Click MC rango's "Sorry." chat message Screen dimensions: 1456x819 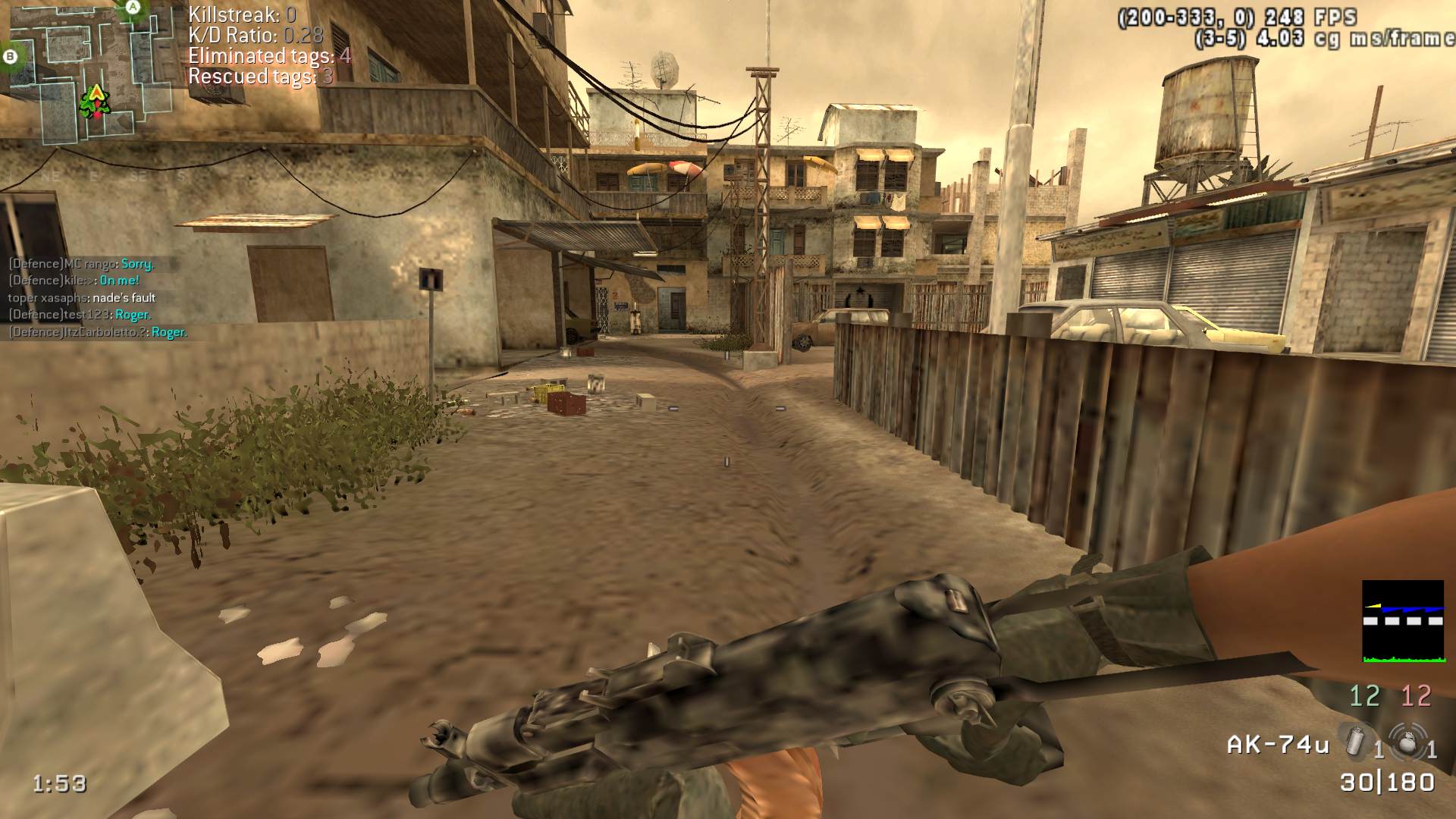(x=137, y=264)
